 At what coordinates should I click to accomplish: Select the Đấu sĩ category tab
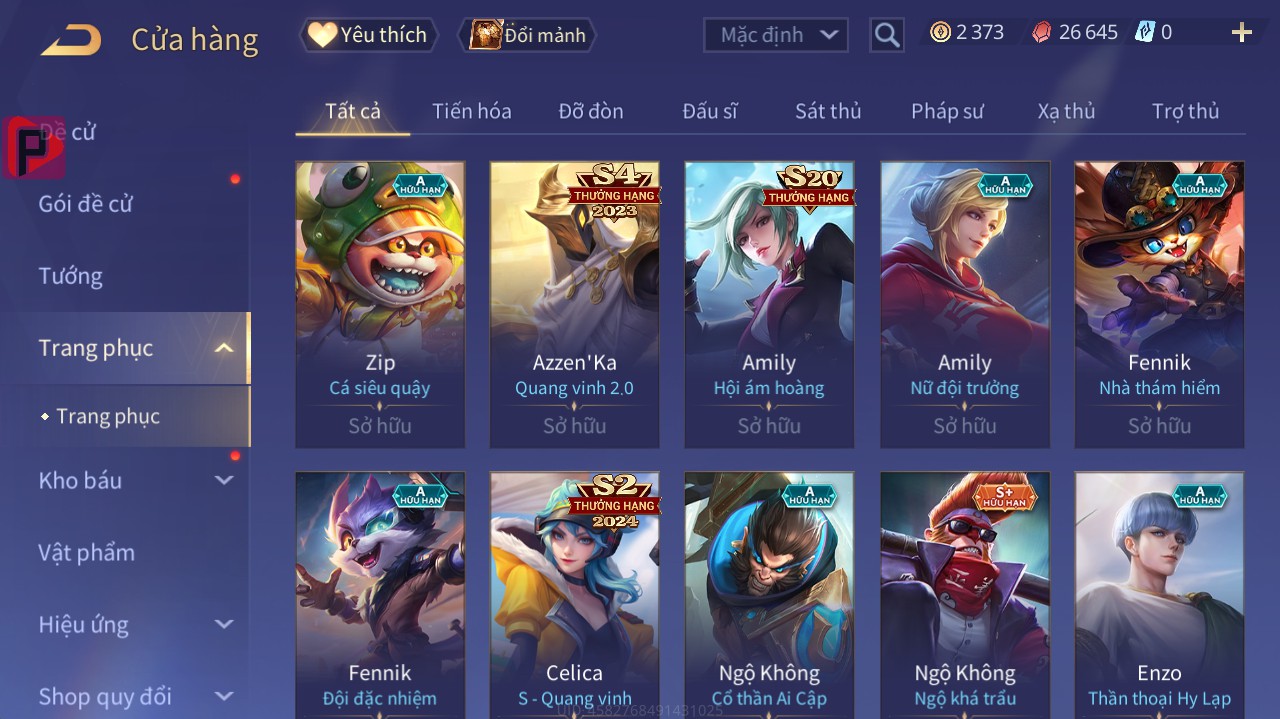coord(709,111)
